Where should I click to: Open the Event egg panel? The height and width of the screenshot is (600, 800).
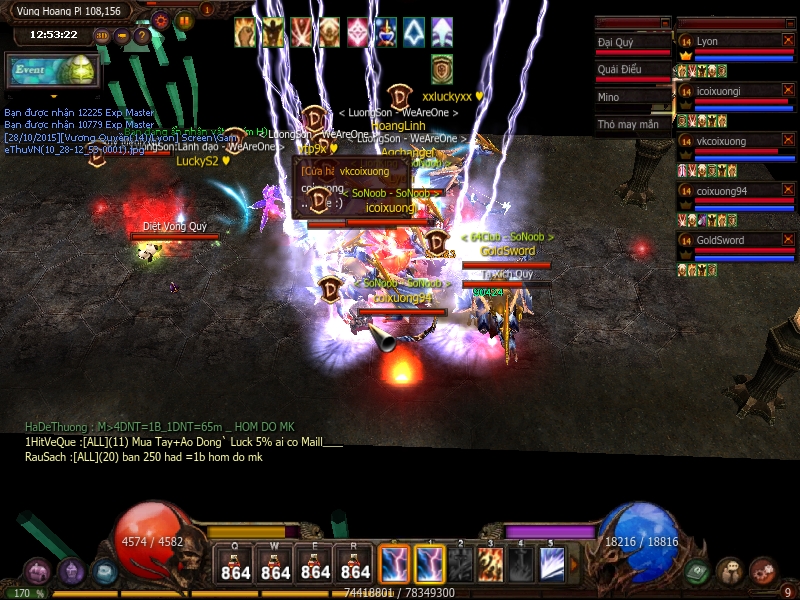point(52,71)
